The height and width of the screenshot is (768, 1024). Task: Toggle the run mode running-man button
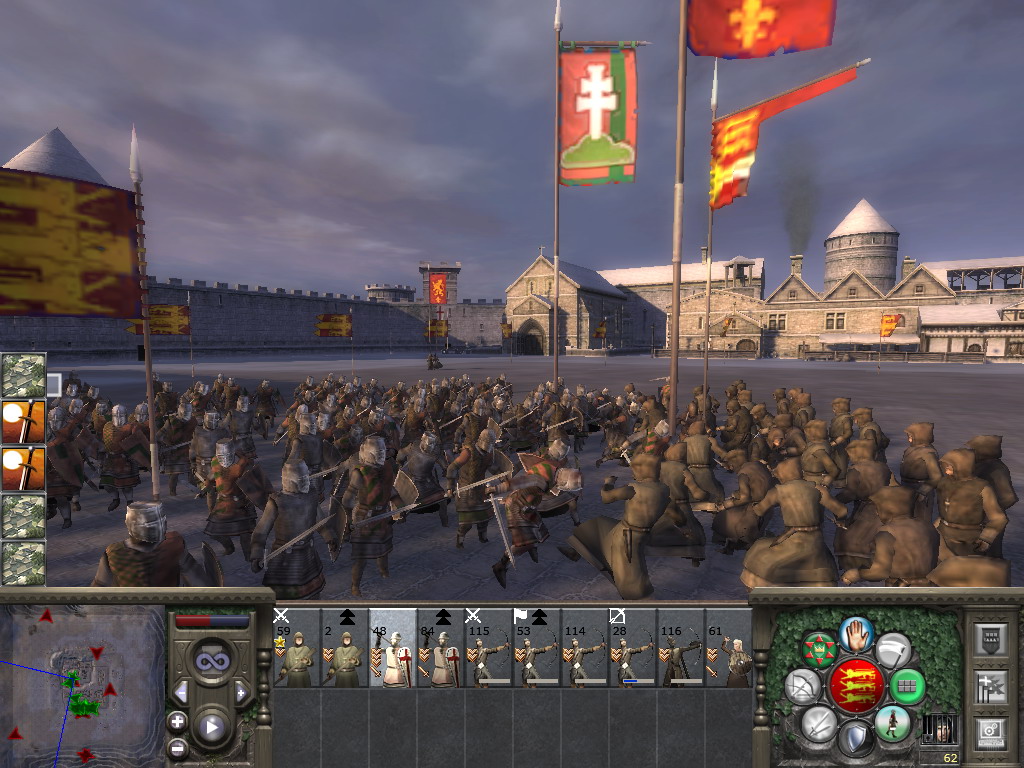tap(891, 722)
